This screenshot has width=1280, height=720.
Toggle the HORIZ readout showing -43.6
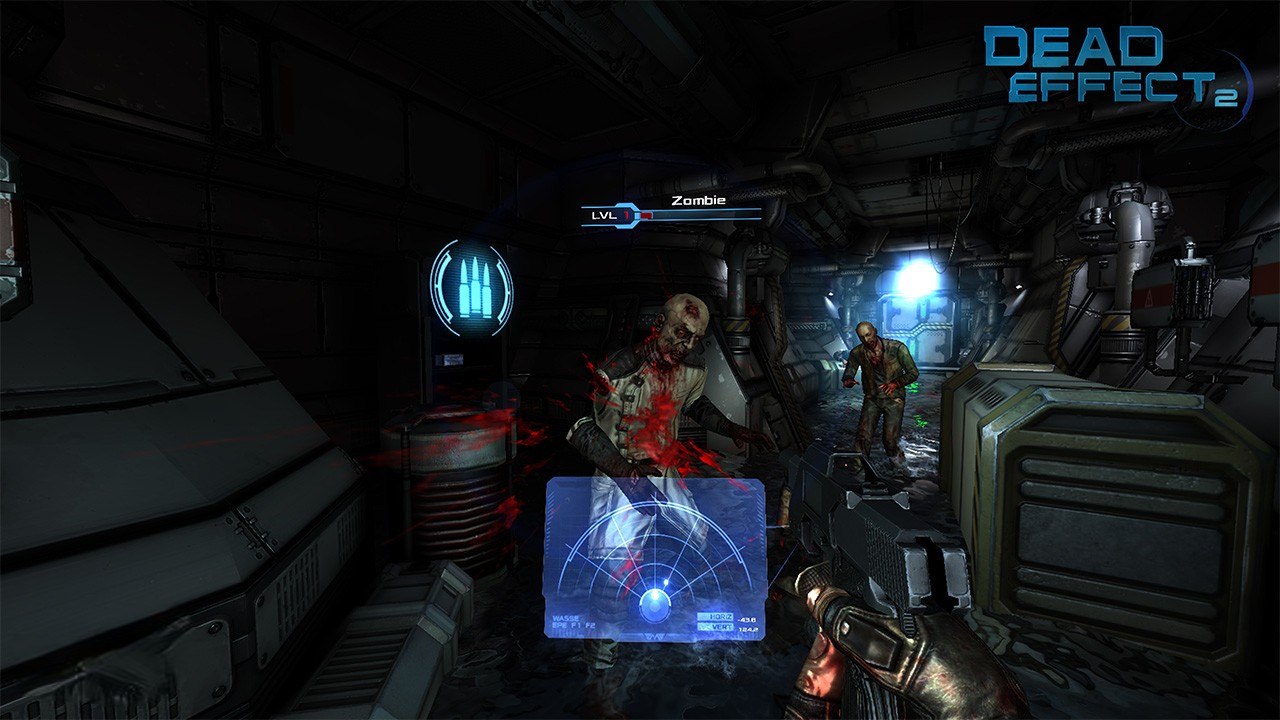click(x=746, y=619)
